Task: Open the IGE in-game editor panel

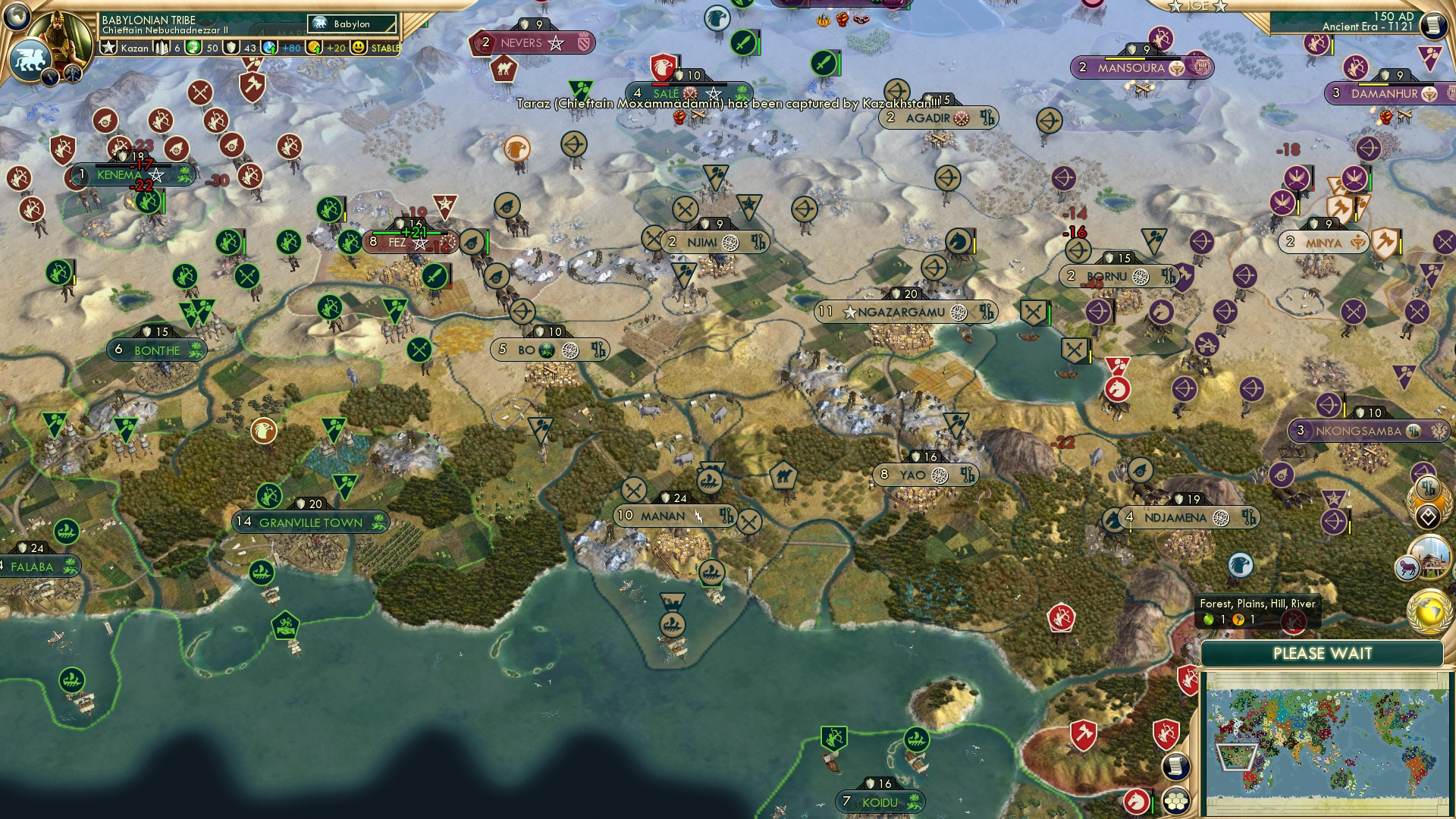Action: [x=1197, y=6]
